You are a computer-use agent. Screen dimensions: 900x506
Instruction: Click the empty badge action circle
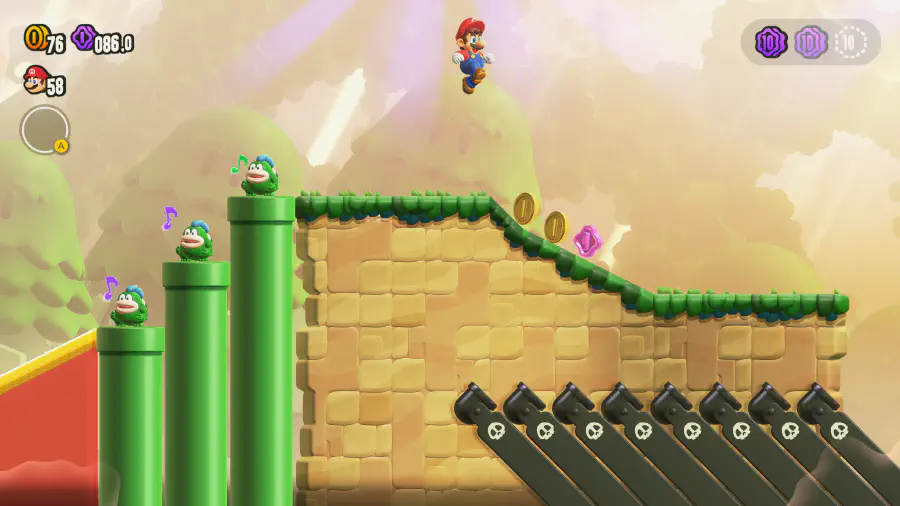45,130
